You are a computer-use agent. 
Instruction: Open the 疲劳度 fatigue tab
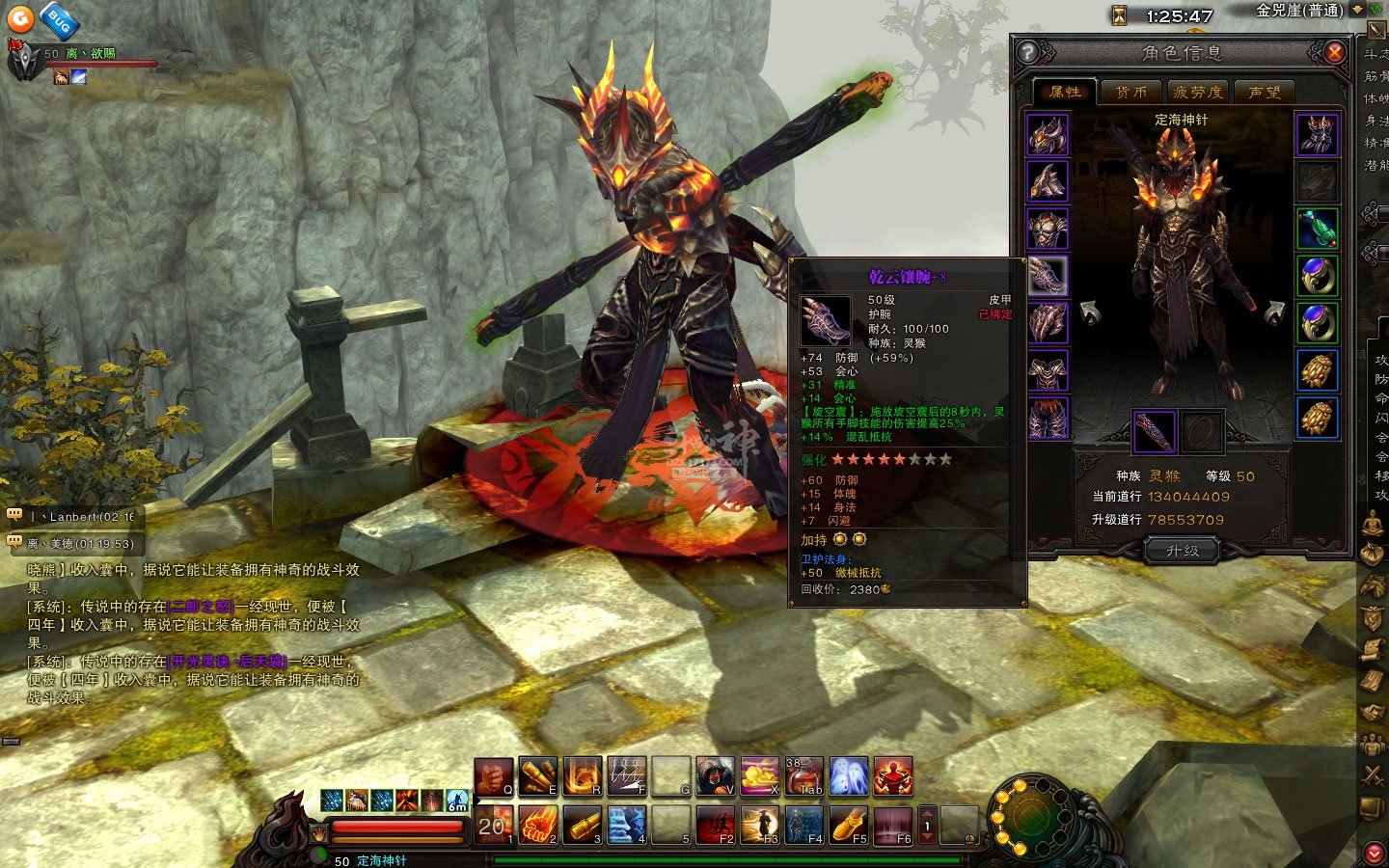[1197, 92]
